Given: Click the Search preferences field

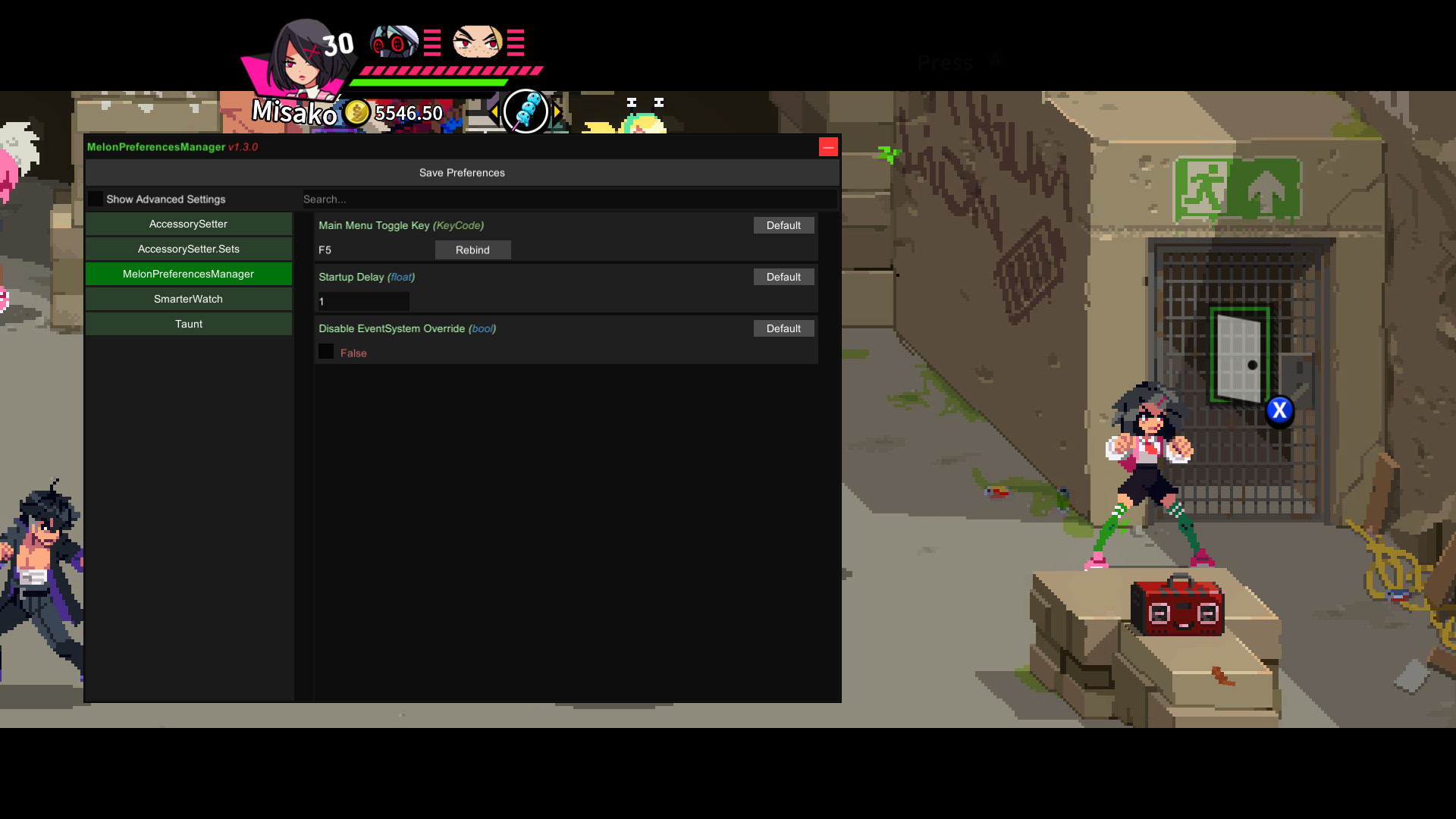Looking at the screenshot, I should coord(569,199).
